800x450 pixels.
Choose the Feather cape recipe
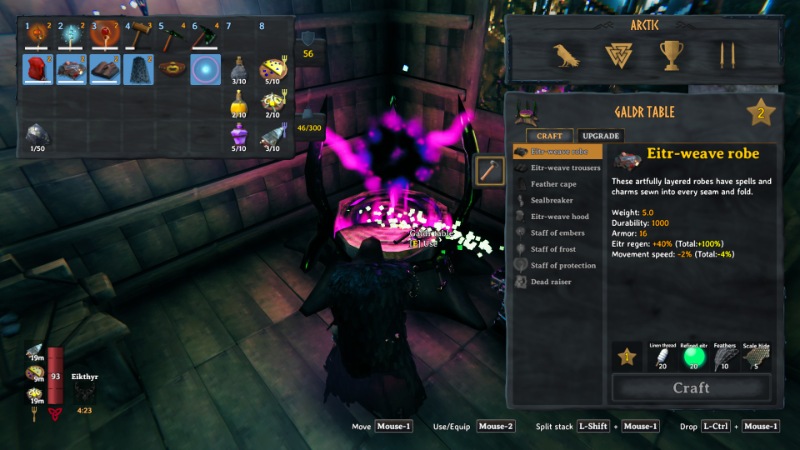[x=553, y=184]
